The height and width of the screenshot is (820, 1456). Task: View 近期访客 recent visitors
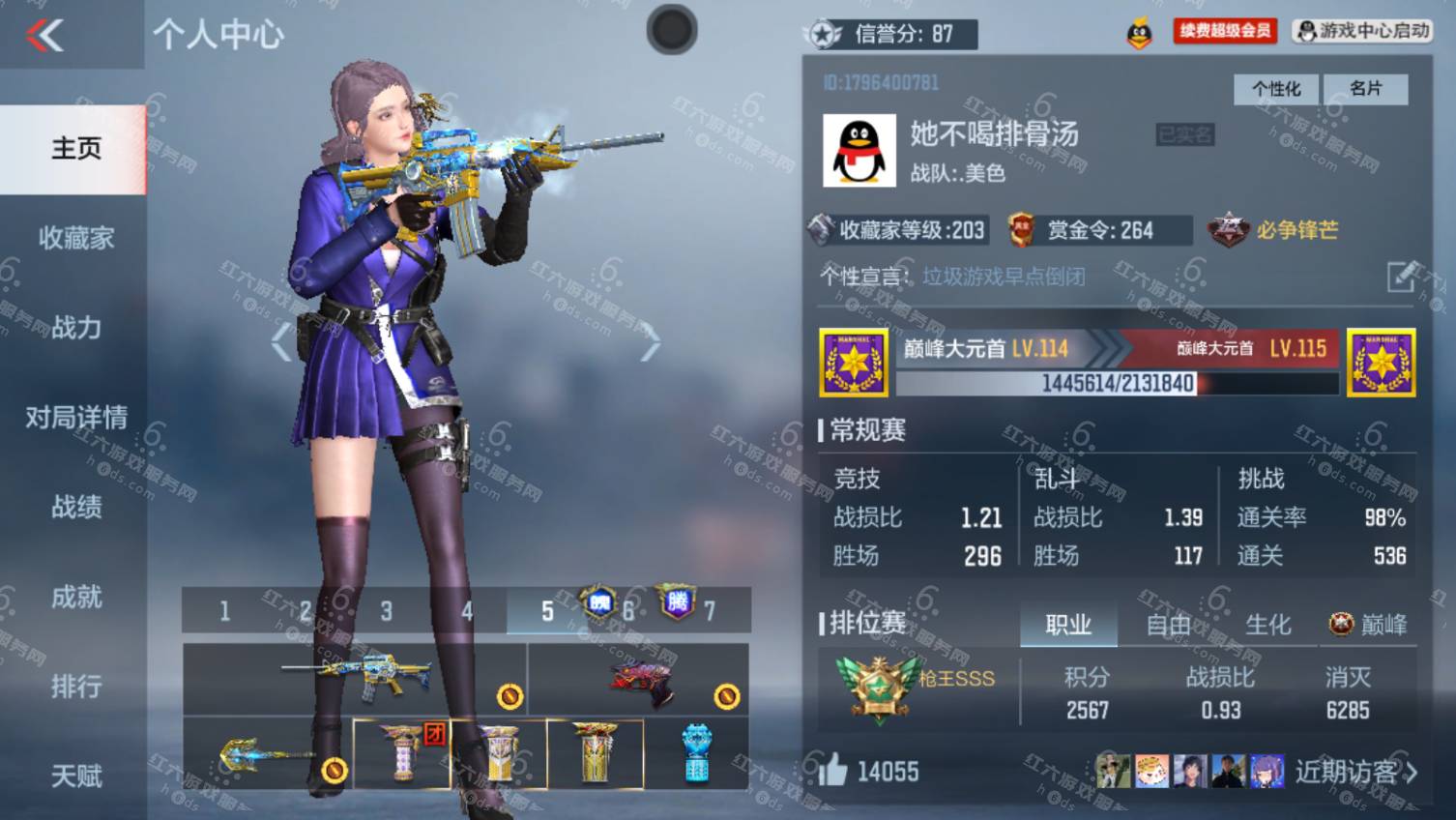coord(1355,772)
